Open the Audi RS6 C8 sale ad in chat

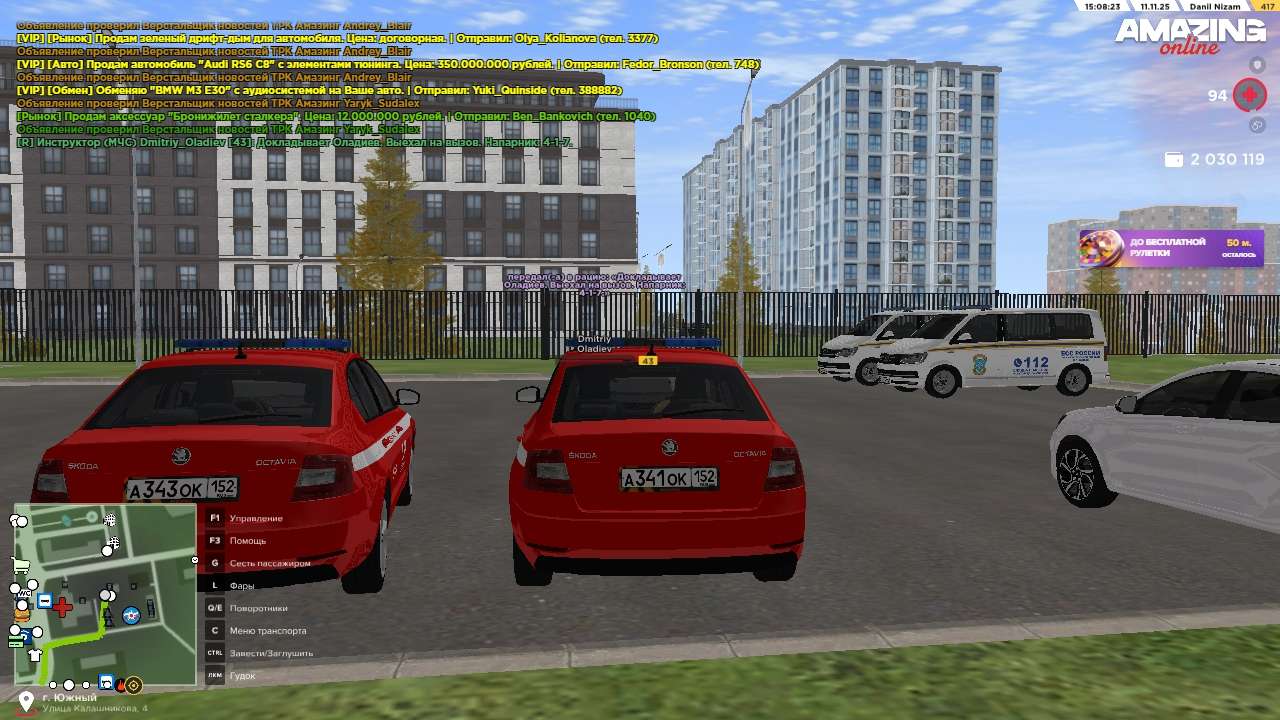(x=388, y=64)
